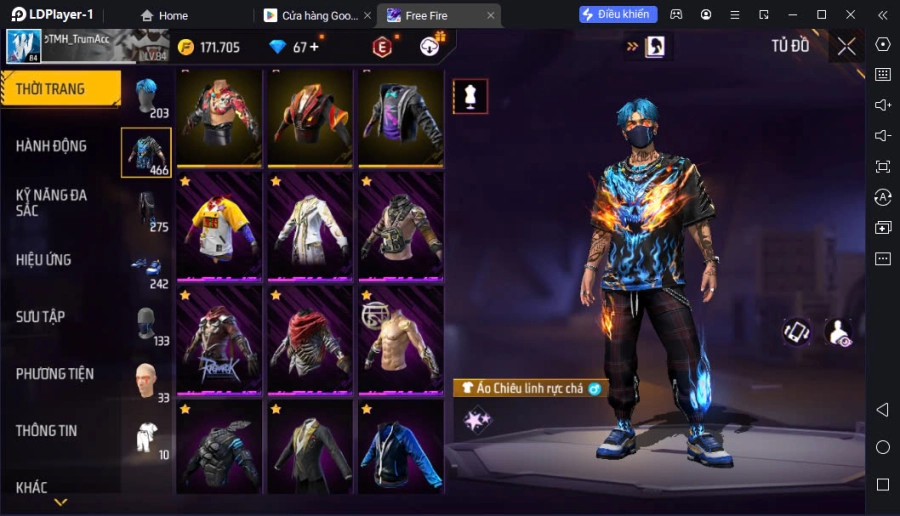
Task: Click the mannequin outfit preset icon
Action: click(470, 97)
